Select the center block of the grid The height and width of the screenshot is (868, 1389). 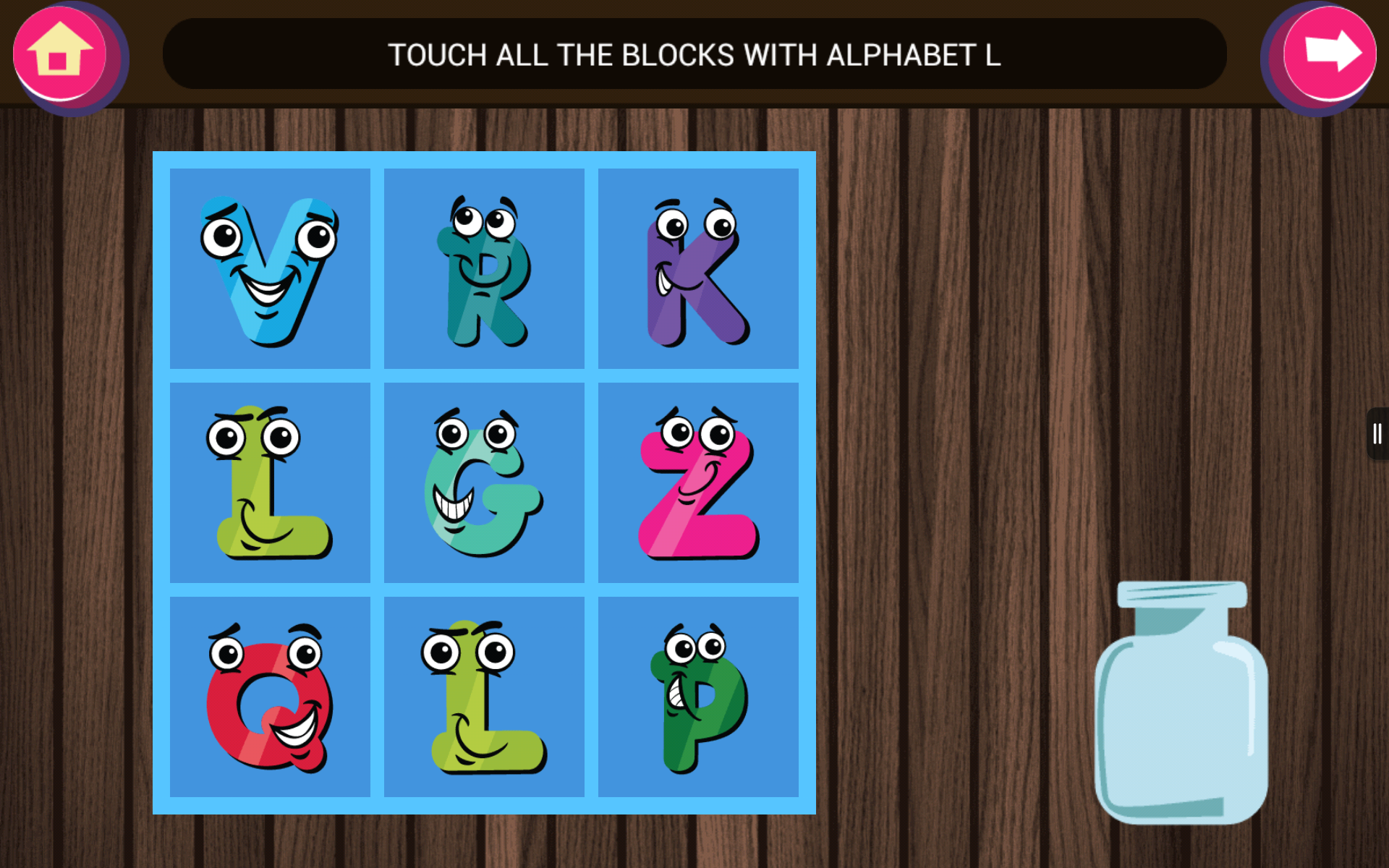point(483,481)
